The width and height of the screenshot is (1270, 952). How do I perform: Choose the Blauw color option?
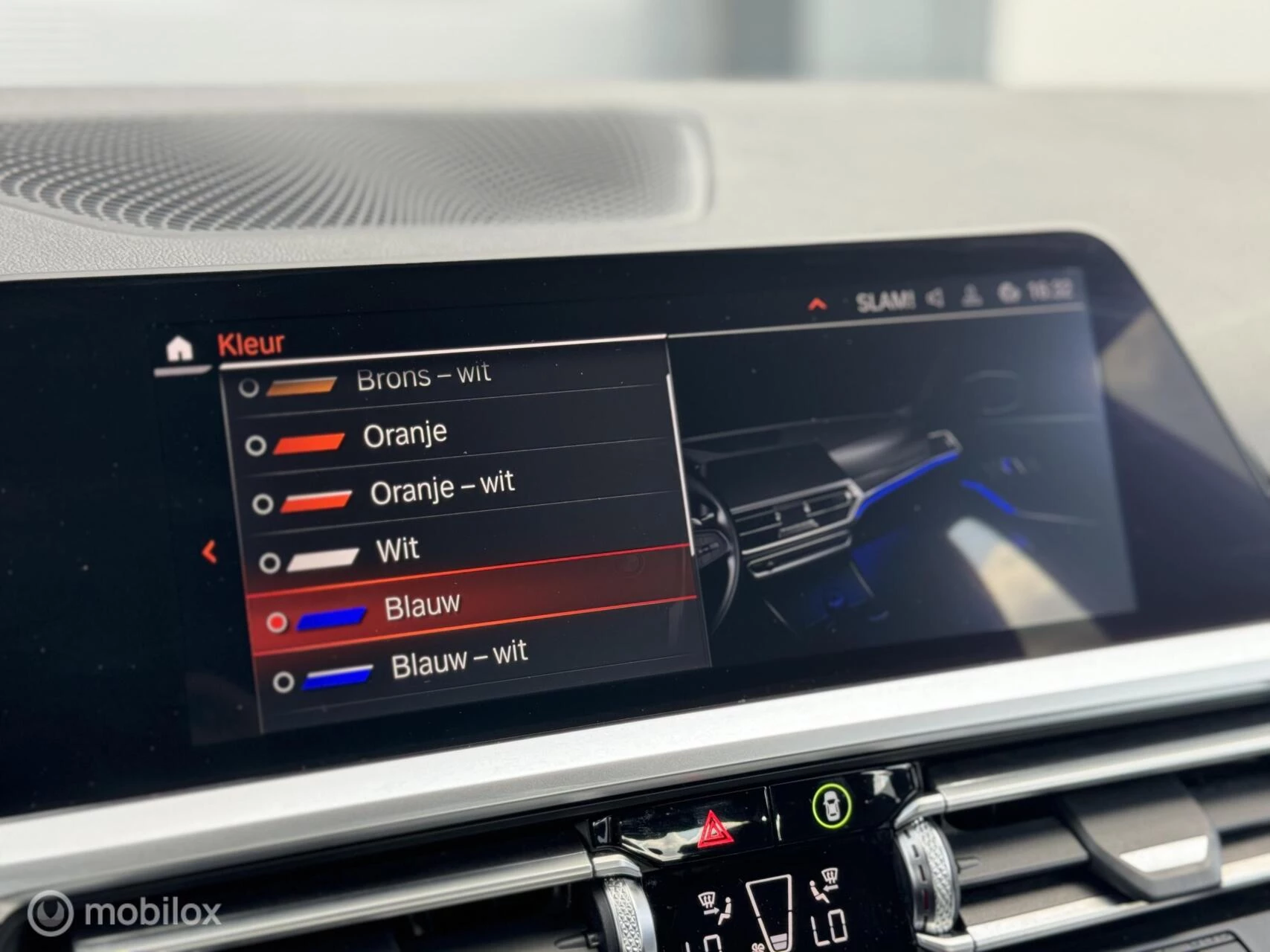click(x=422, y=607)
